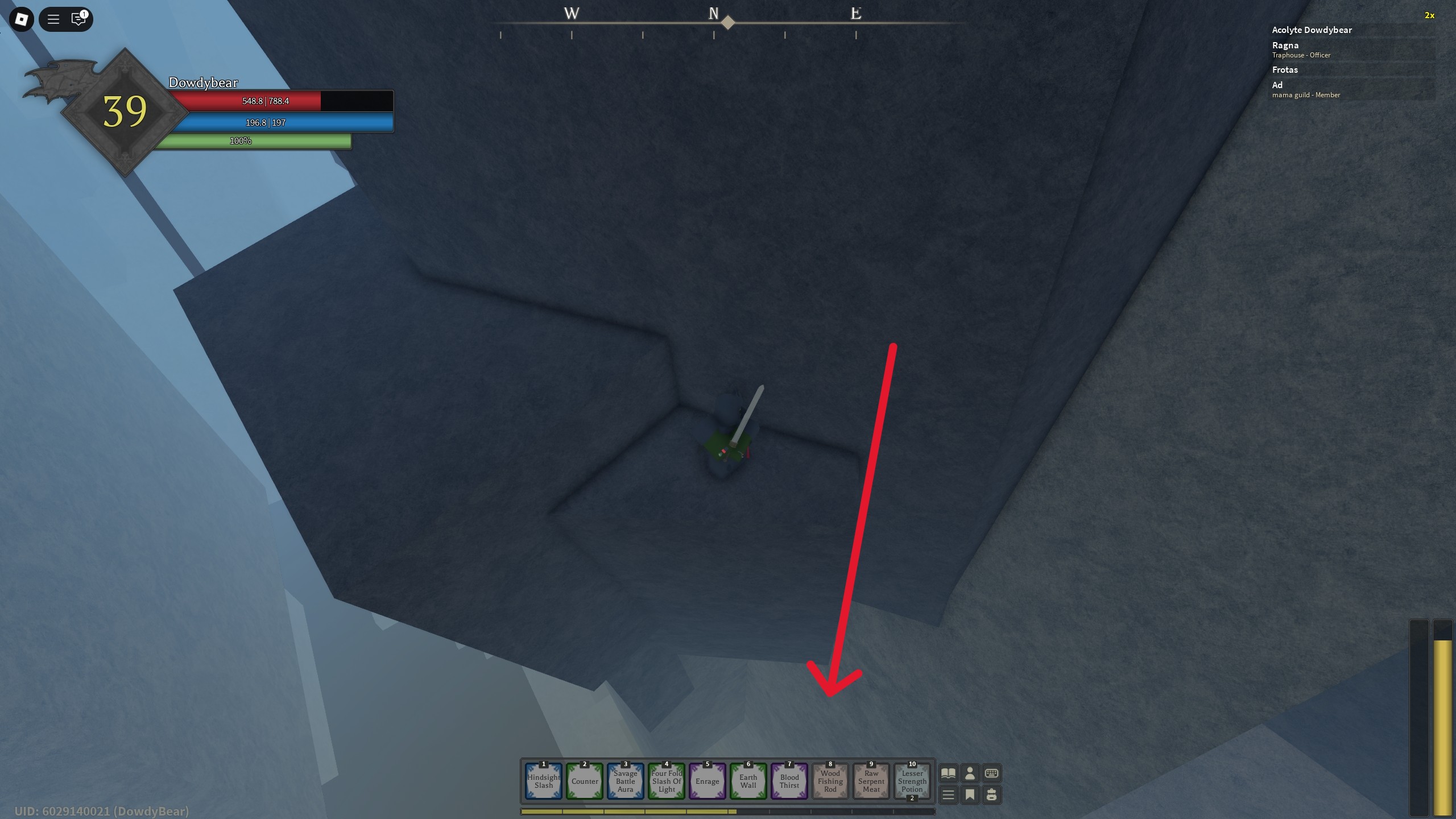Open the game menu list icon
Viewport: 1456px width, 819px height.
click(948, 795)
